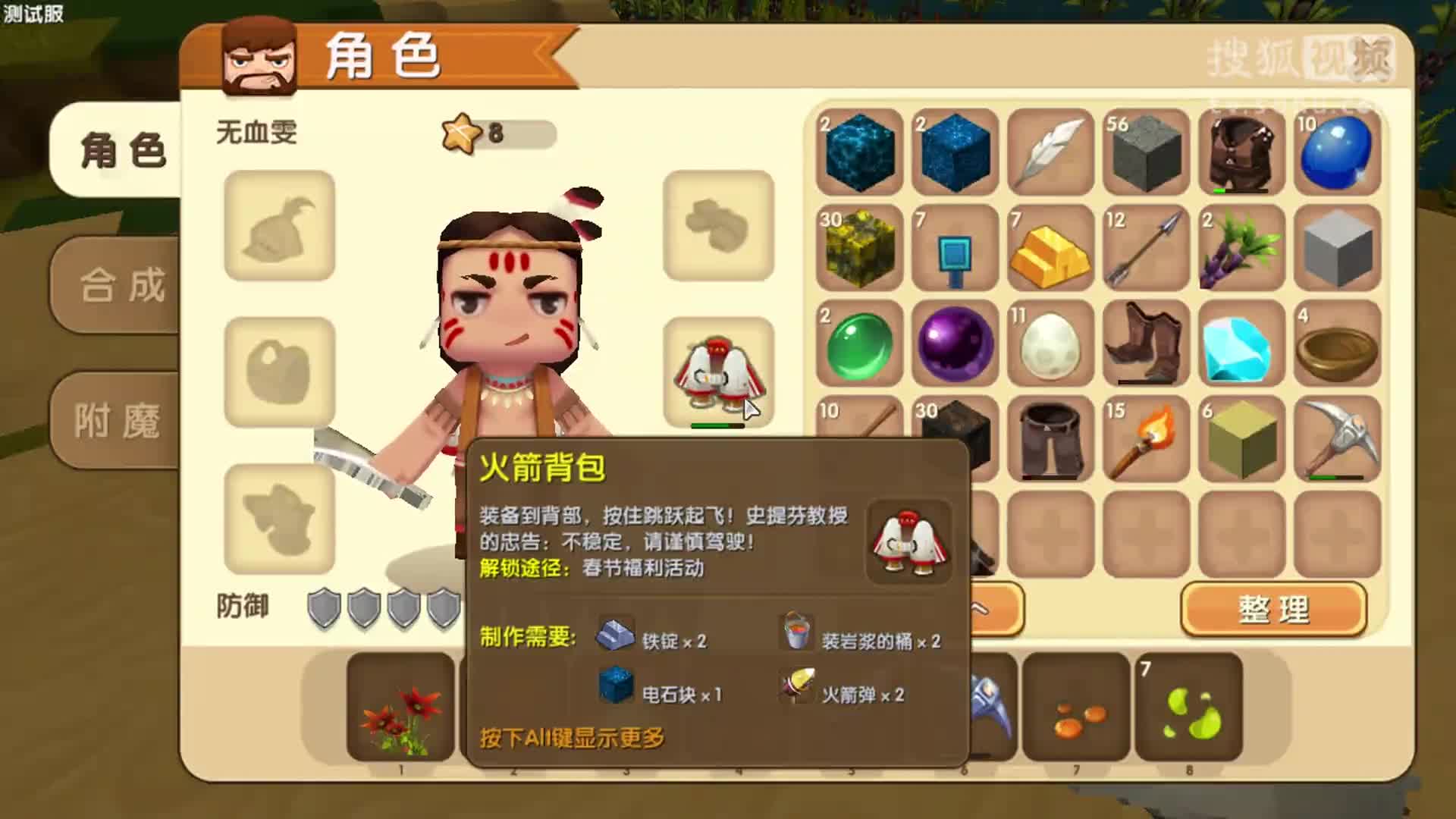The image size is (1456, 819).
Task: Open the 角色 character tab
Action: (121, 152)
